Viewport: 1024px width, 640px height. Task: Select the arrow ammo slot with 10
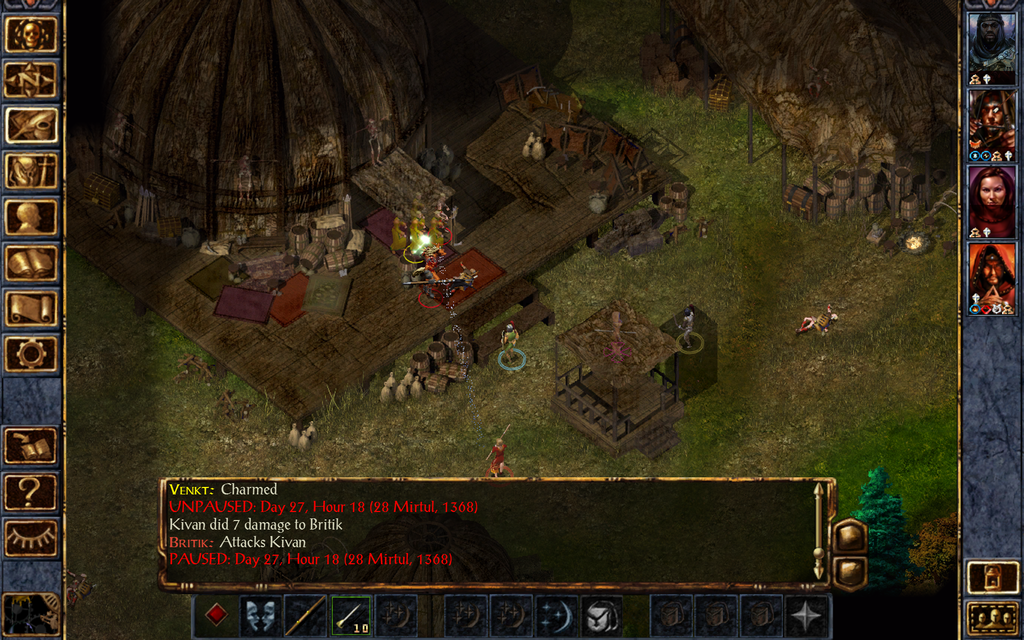(350, 615)
